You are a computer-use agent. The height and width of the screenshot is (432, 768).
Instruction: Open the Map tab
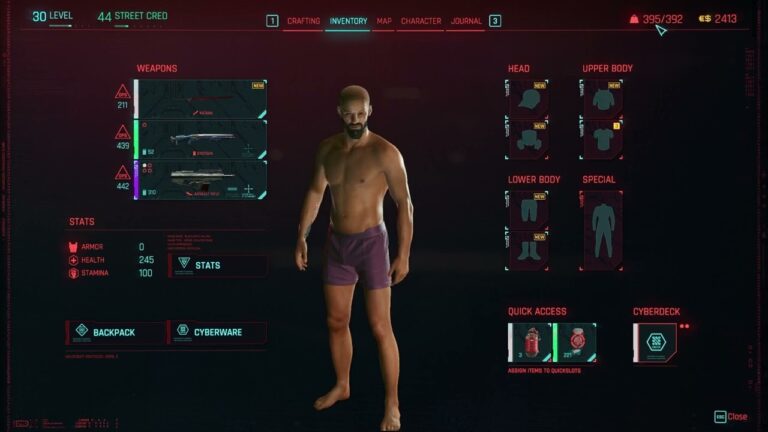coord(384,21)
